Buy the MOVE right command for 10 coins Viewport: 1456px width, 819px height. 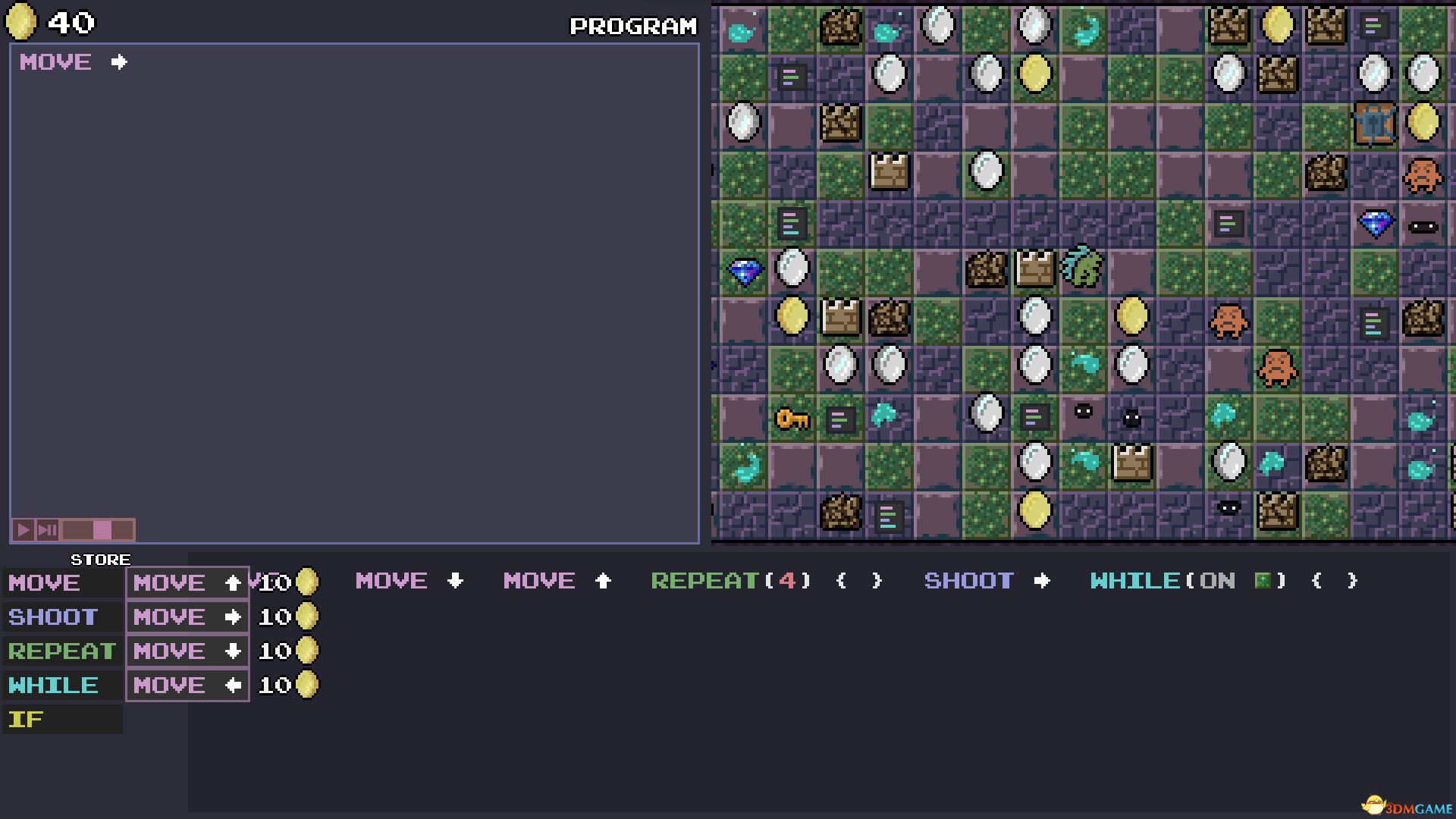187,617
